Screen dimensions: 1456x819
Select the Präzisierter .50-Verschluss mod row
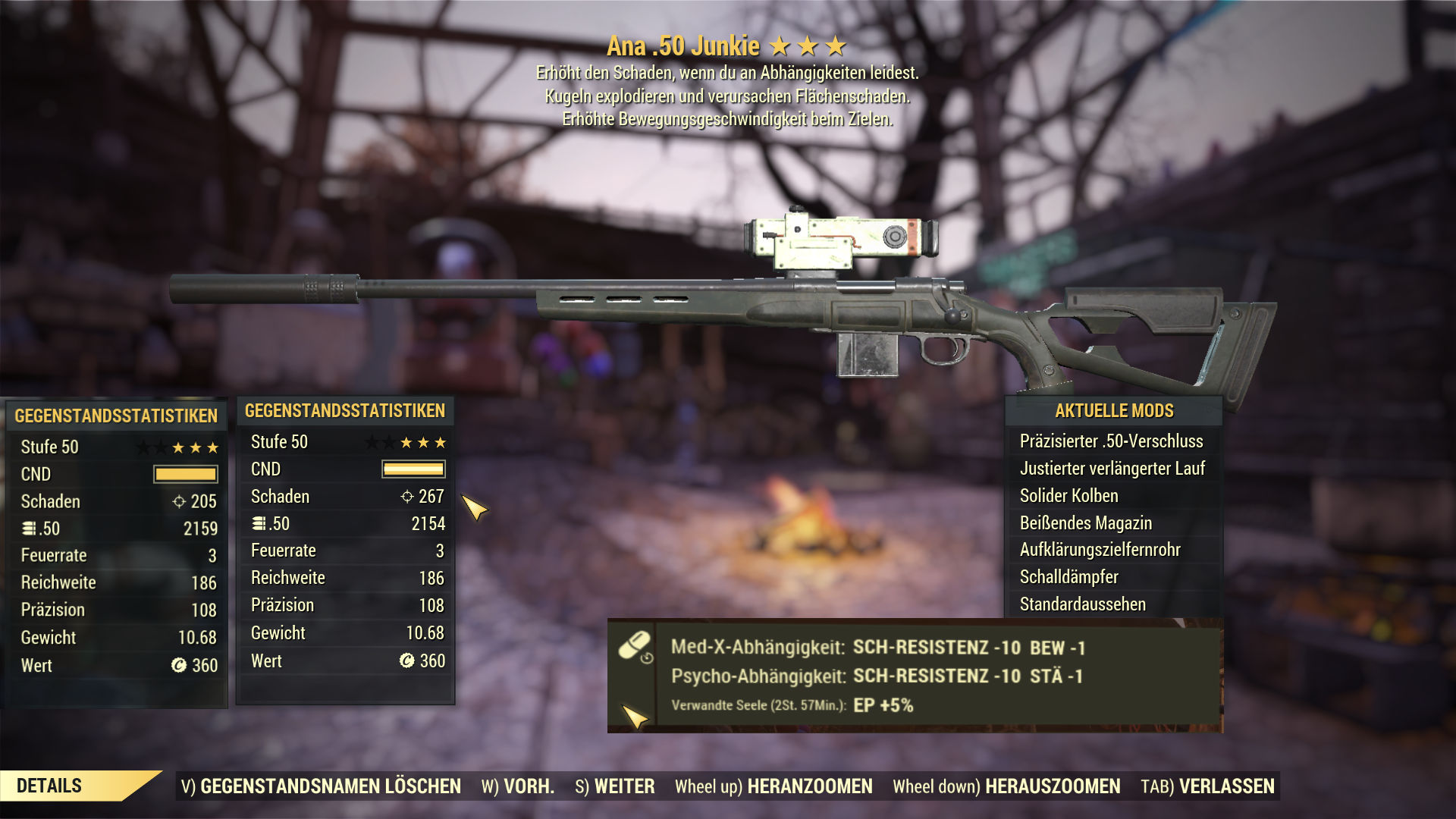[x=1111, y=441]
